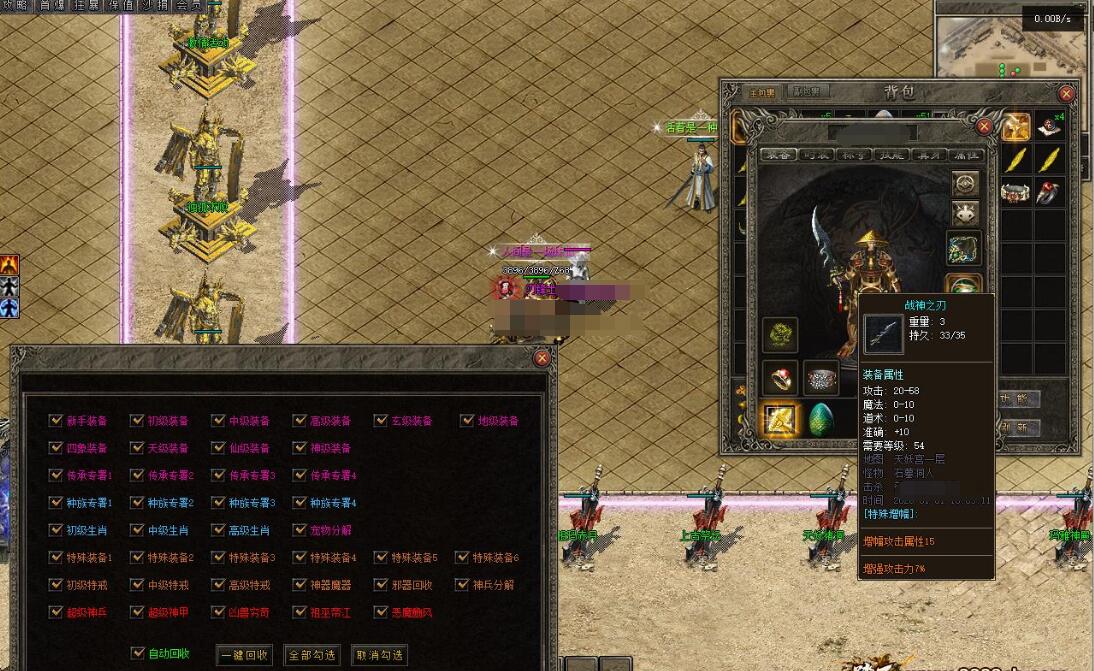This screenshot has width=1094, height=671.
Task: Toggle the 传承专署1 checkbox
Action: (x=56, y=475)
